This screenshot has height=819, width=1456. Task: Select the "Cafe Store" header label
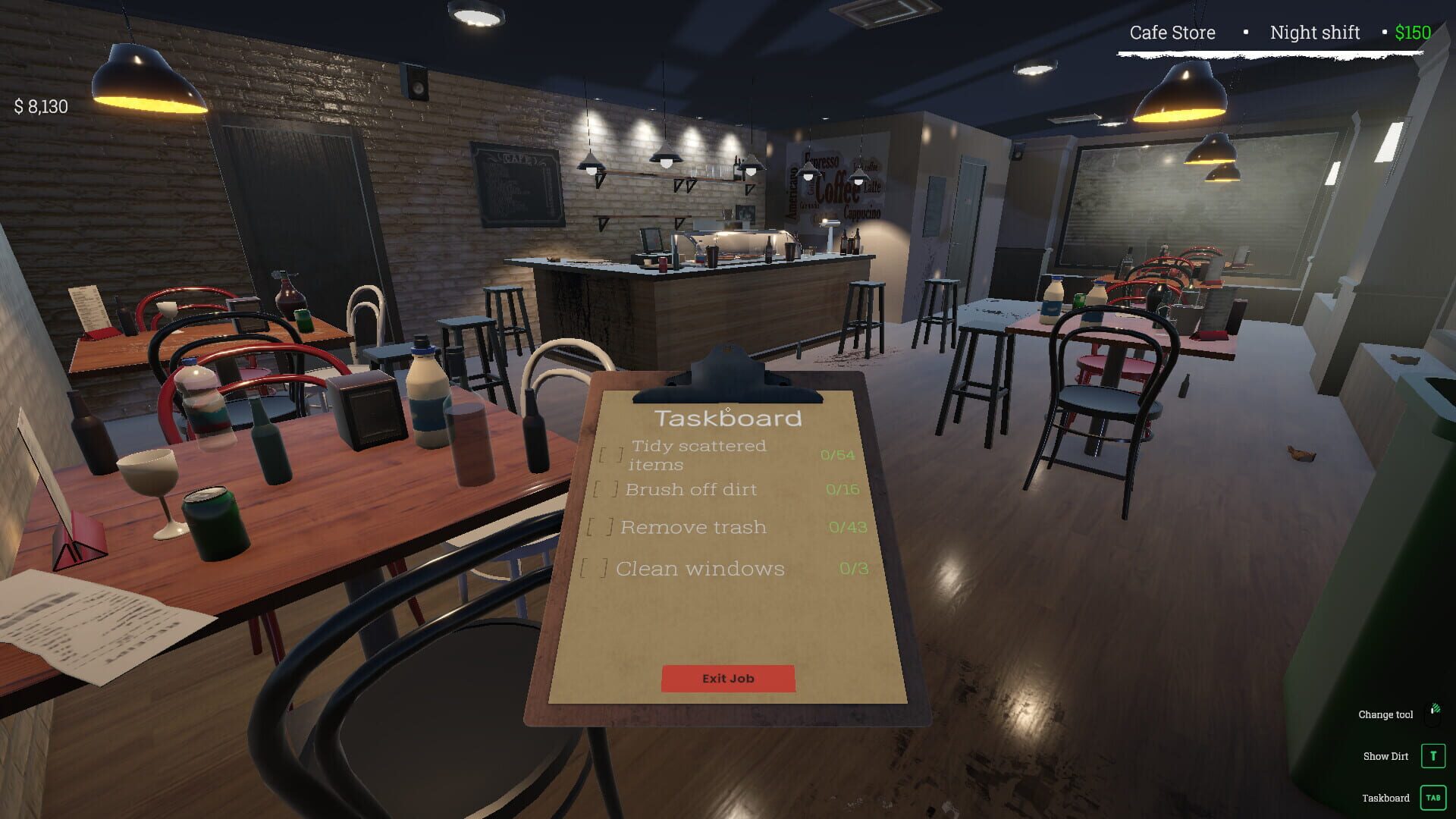pos(1172,33)
